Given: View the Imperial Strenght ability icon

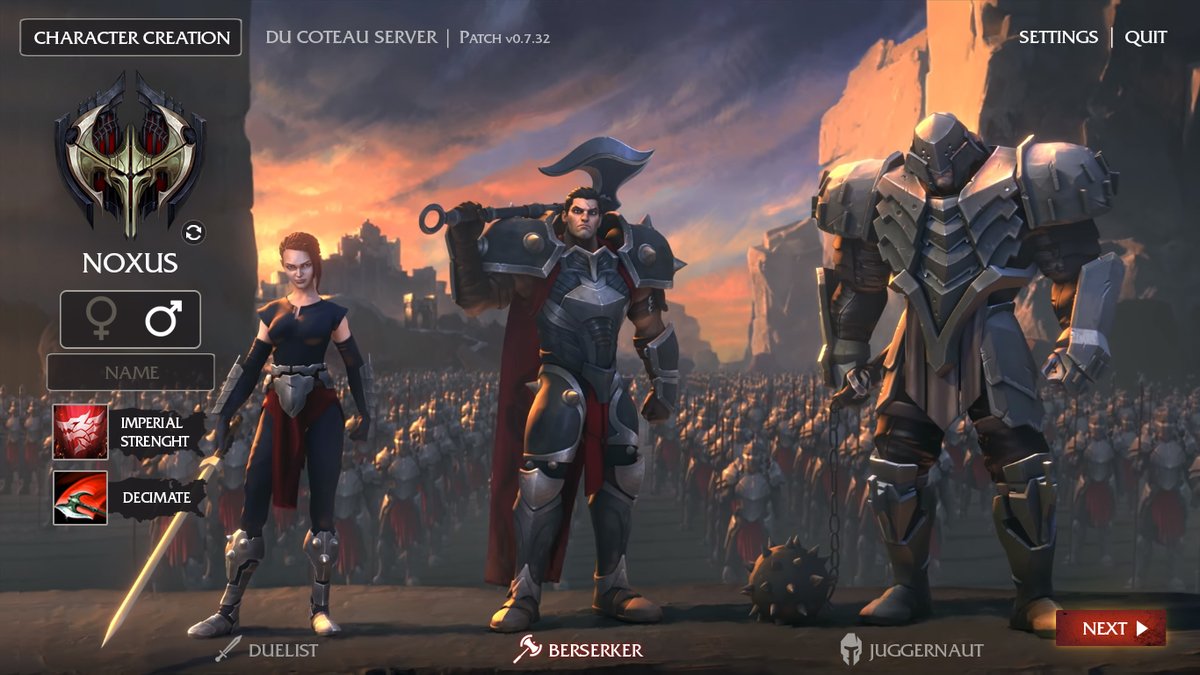Looking at the screenshot, I should coord(80,432).
